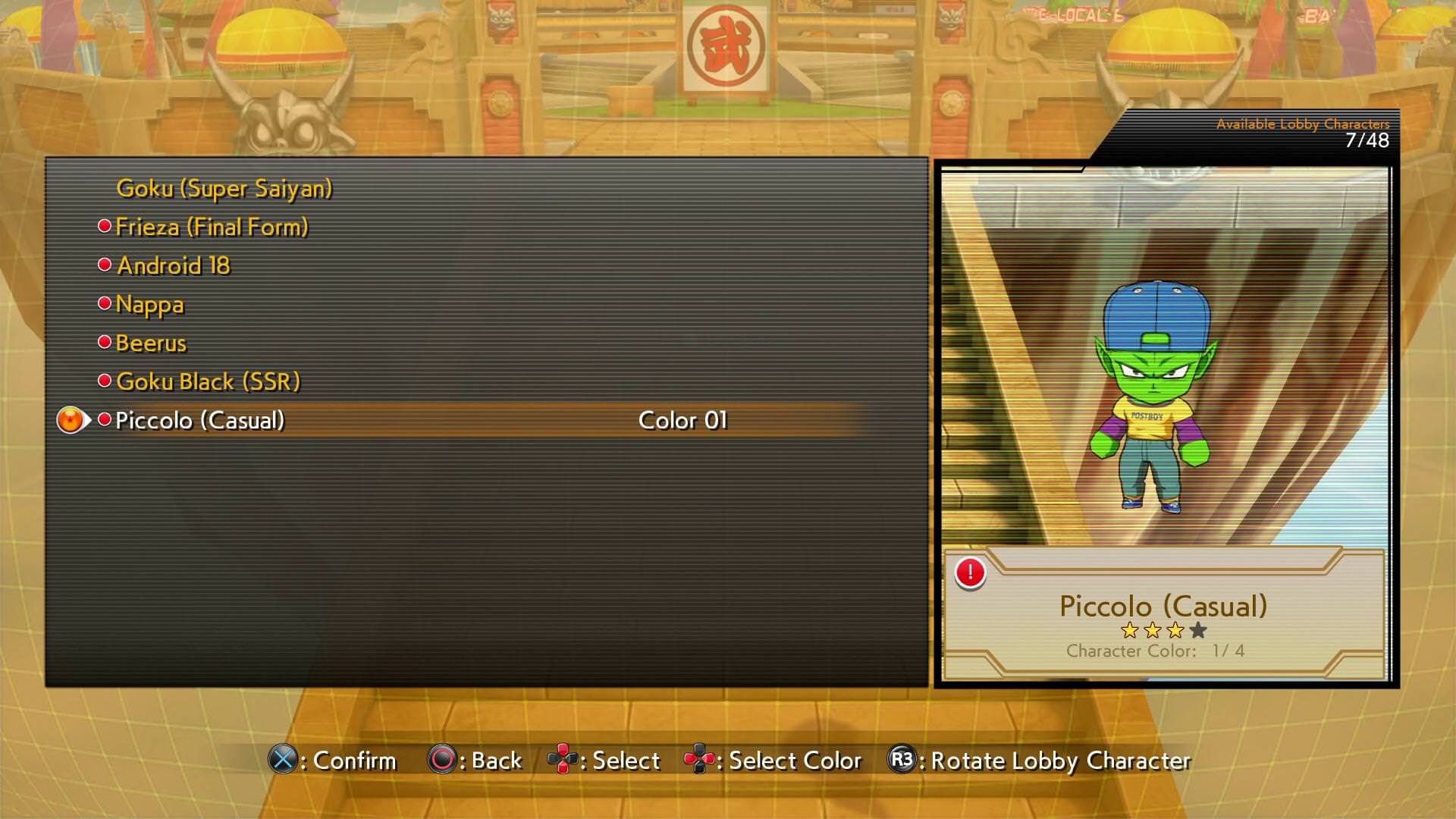Select Nappa as lobby character
Screen dimensions: 1456x819
click(x=149, y=304)
